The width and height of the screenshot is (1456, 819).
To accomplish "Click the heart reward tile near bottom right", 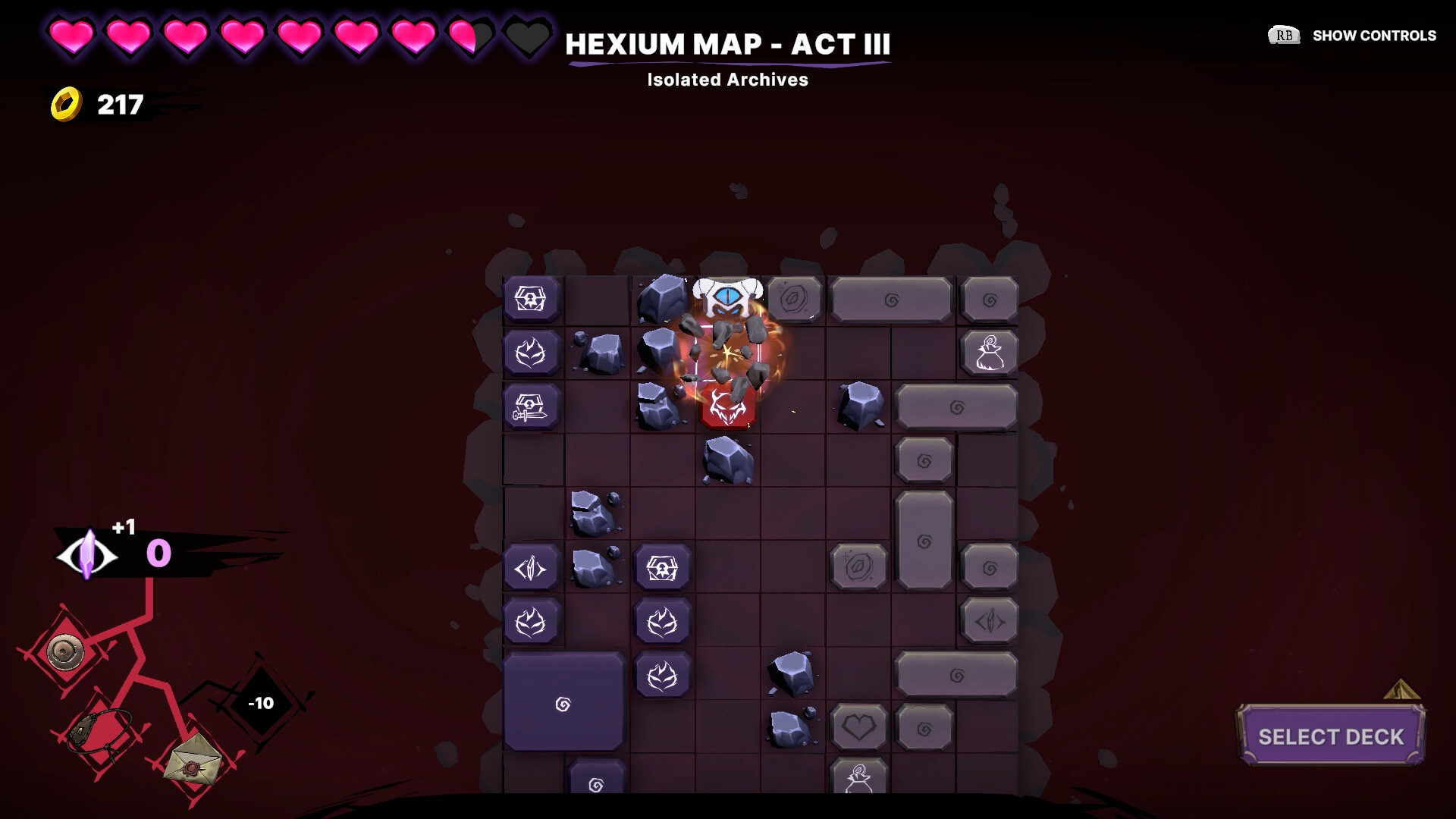I will (x=858, y=726).
